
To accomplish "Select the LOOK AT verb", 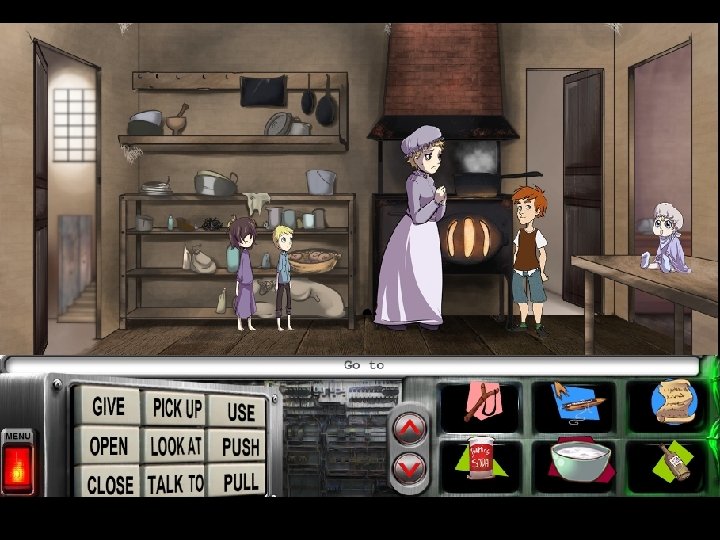I will point(176,446).
